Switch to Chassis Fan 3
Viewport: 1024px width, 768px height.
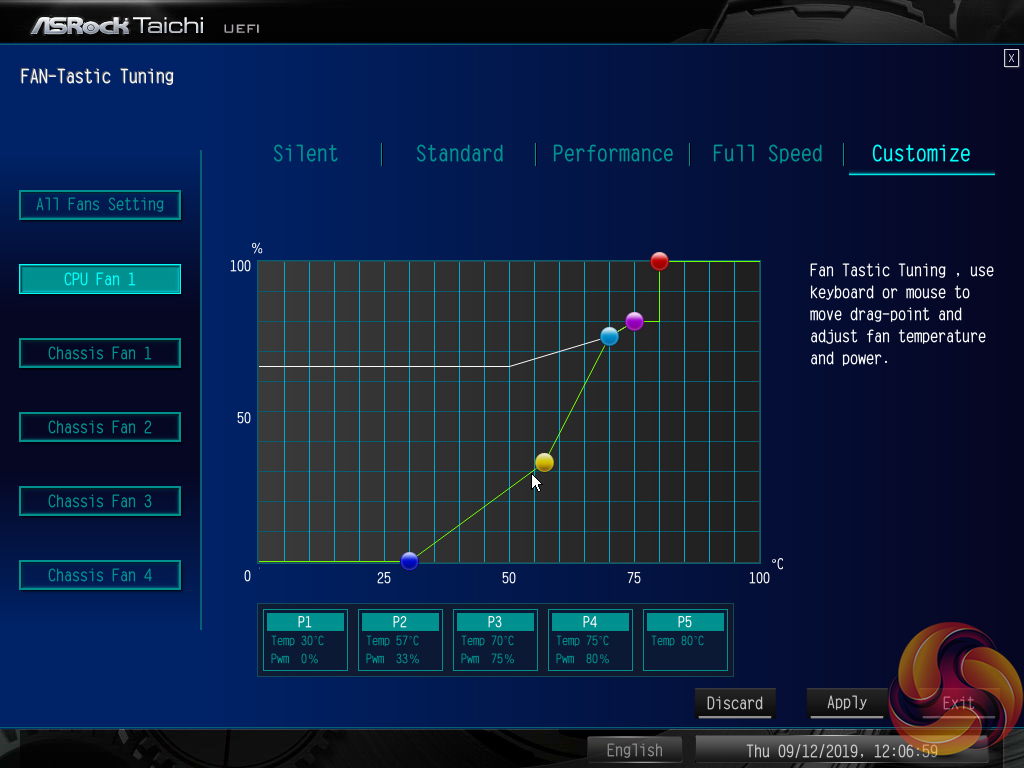point(100,501)
